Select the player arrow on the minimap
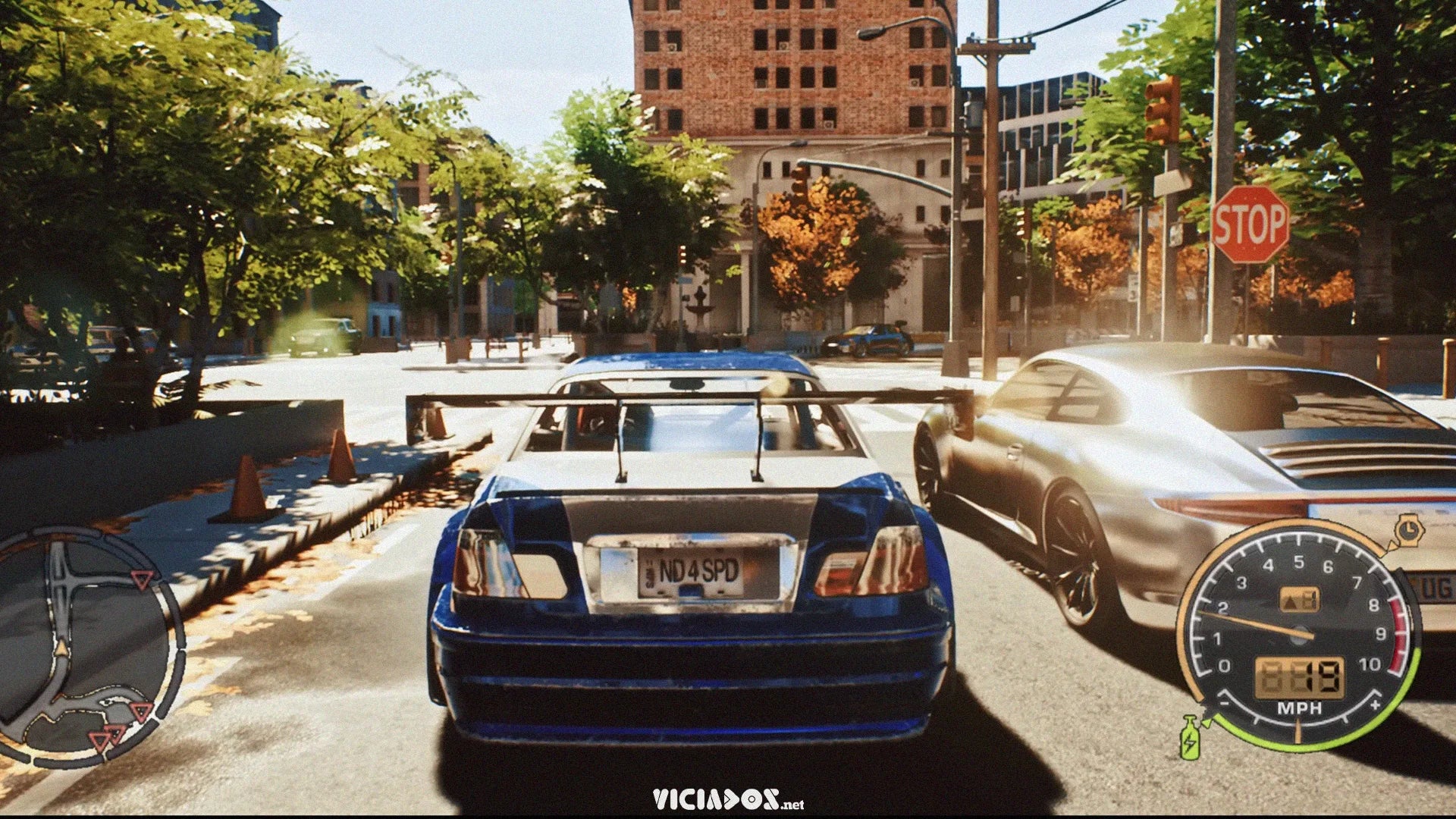Viewport: 1456px width, 819px height. [63, 646]
